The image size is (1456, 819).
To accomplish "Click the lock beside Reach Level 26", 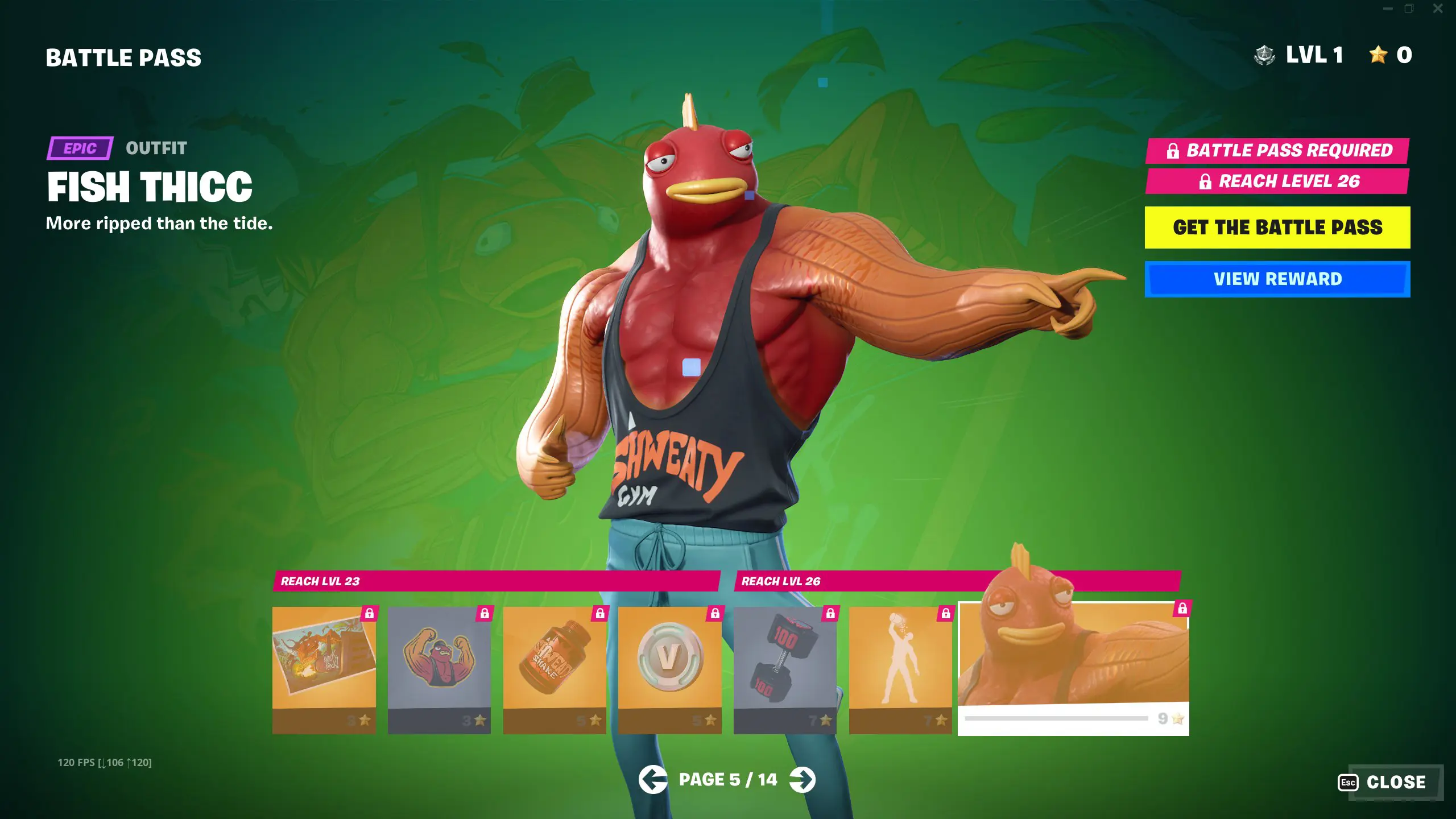I will click(1205, 183).
